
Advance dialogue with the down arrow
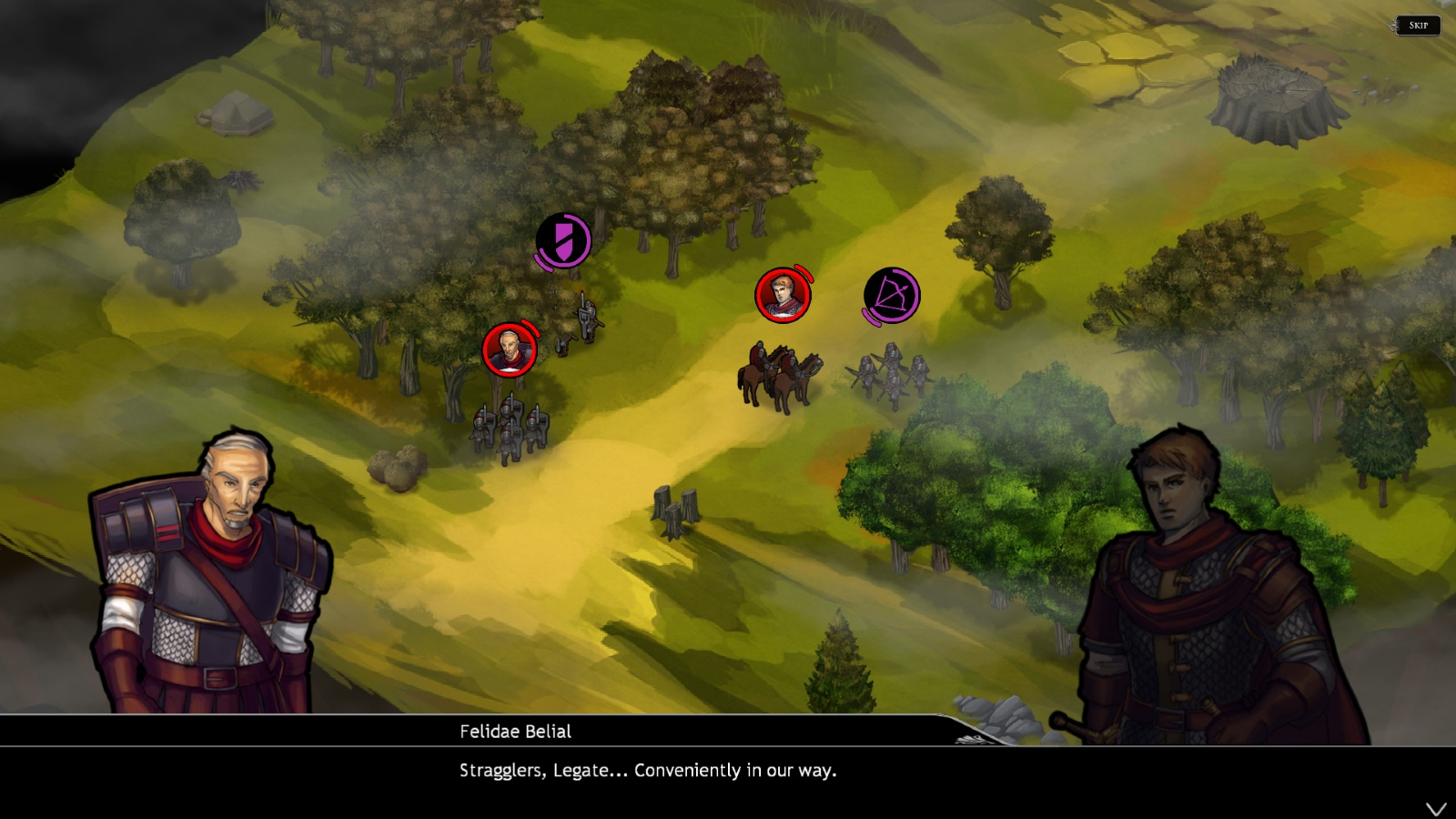click(x=1436, y=809)
